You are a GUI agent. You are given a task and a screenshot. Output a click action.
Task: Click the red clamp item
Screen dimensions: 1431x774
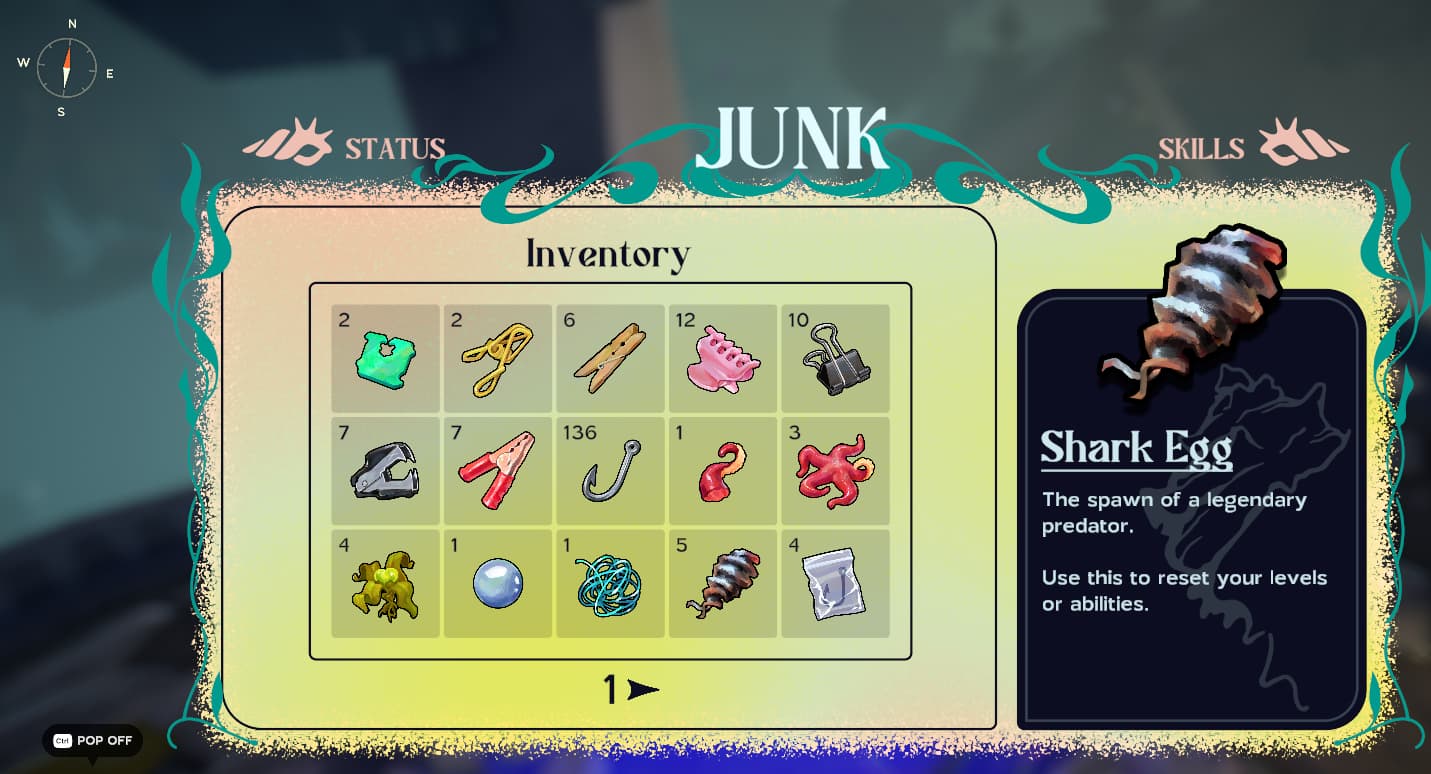tap(497, 470)
